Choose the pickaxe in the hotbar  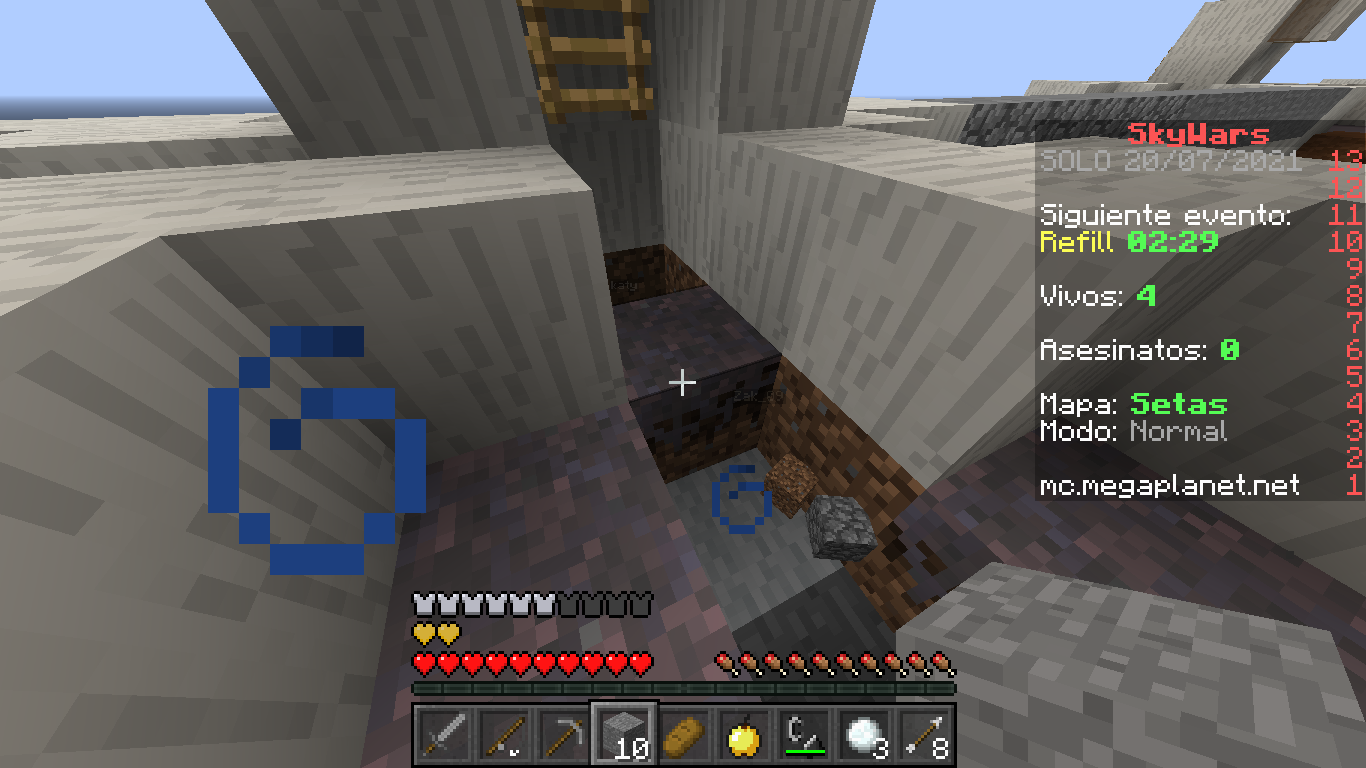tap(563, 737)
